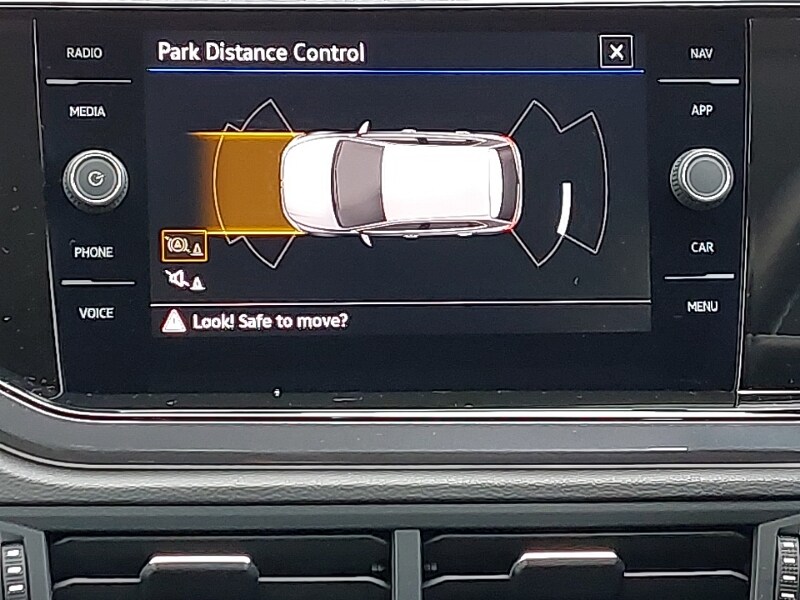
Task: Activate VOICE control
Action: coord(96,313)
